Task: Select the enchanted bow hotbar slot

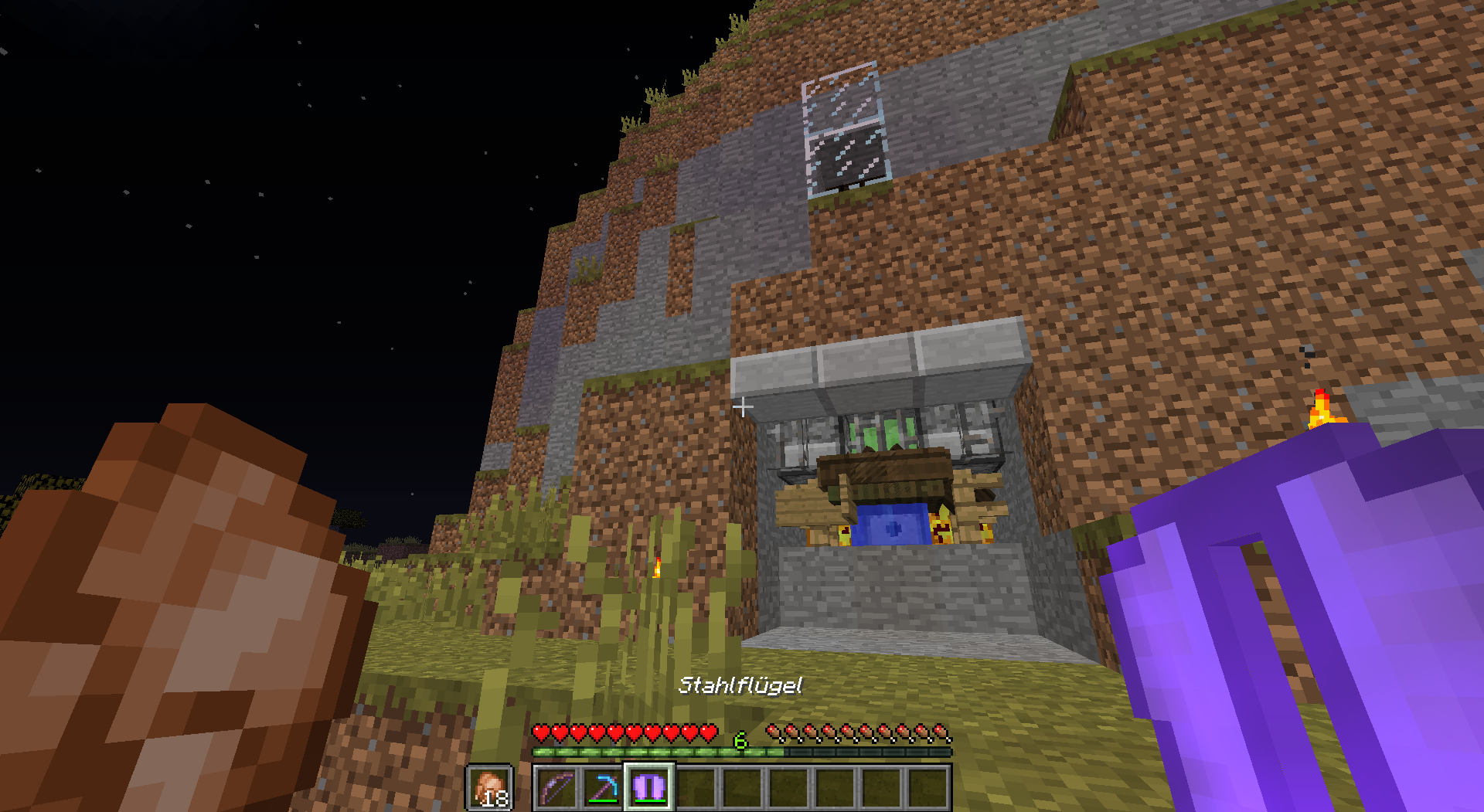Action: tap(556, 788)
